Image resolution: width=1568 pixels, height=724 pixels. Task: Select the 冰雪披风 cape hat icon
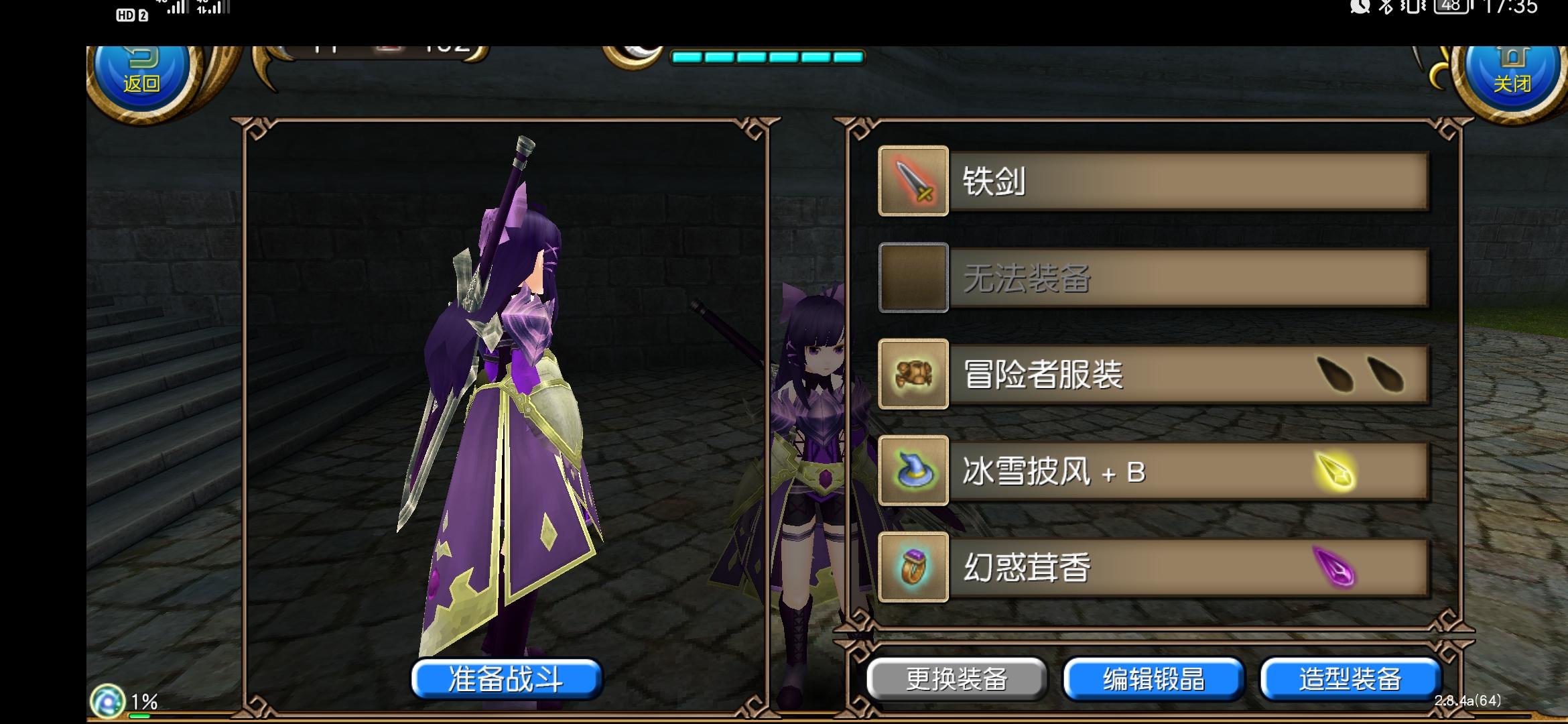coord(913,471)
